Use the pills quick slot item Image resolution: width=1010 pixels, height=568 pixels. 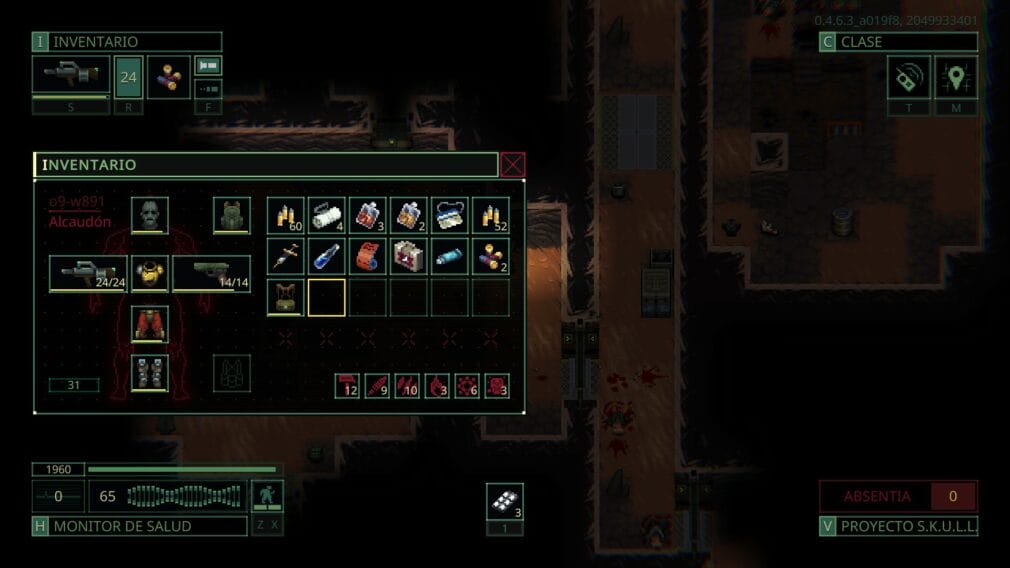pos(505,502)
